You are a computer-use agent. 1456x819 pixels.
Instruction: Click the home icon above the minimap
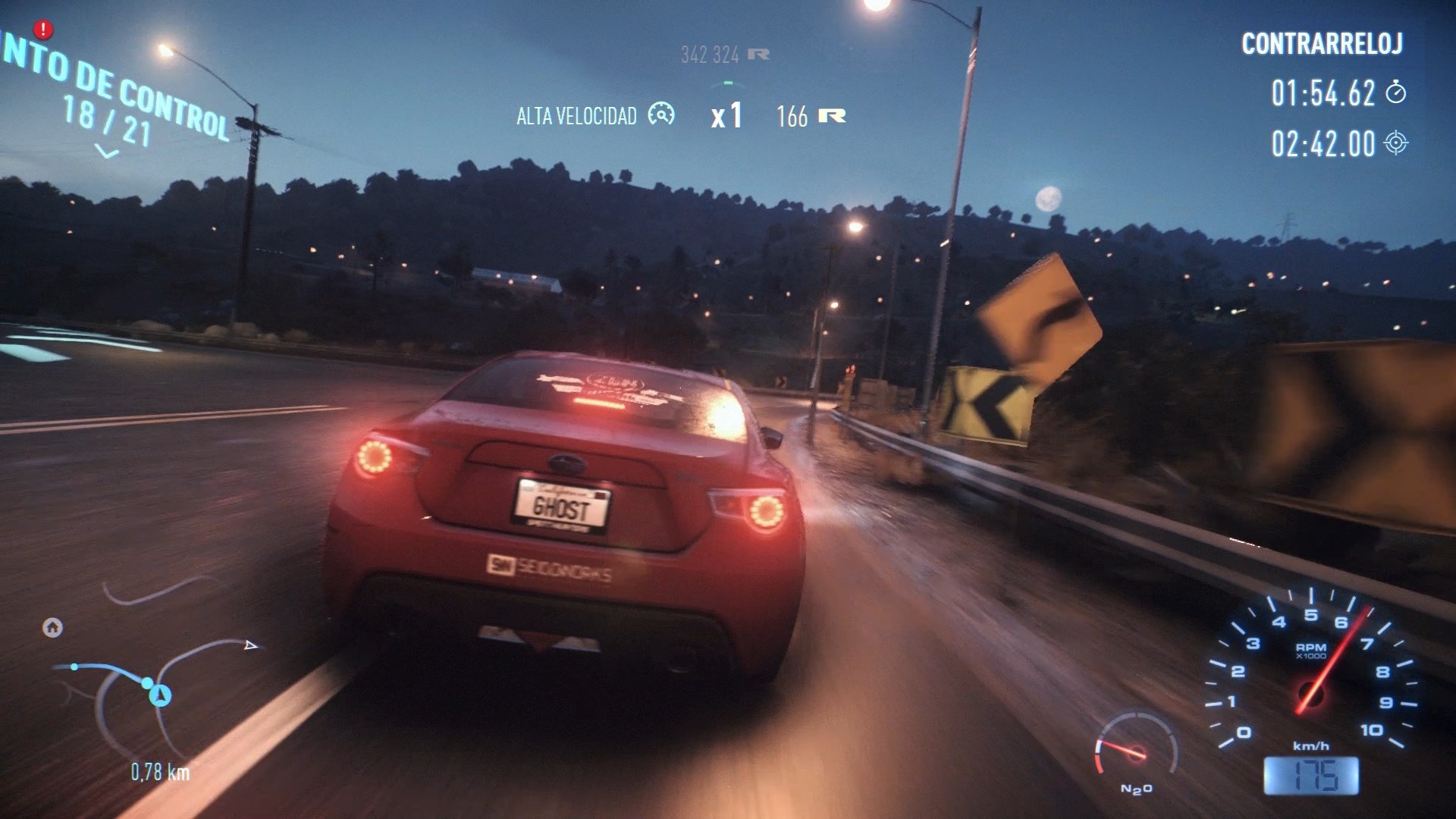pyautogui.click(x=52, y=628)
